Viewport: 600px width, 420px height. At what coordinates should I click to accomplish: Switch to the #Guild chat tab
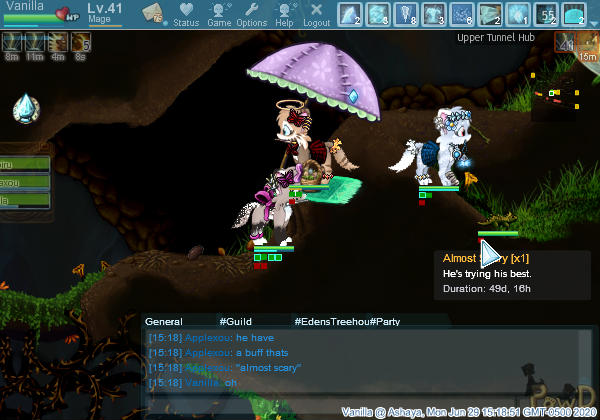click(x=235, y=321)
